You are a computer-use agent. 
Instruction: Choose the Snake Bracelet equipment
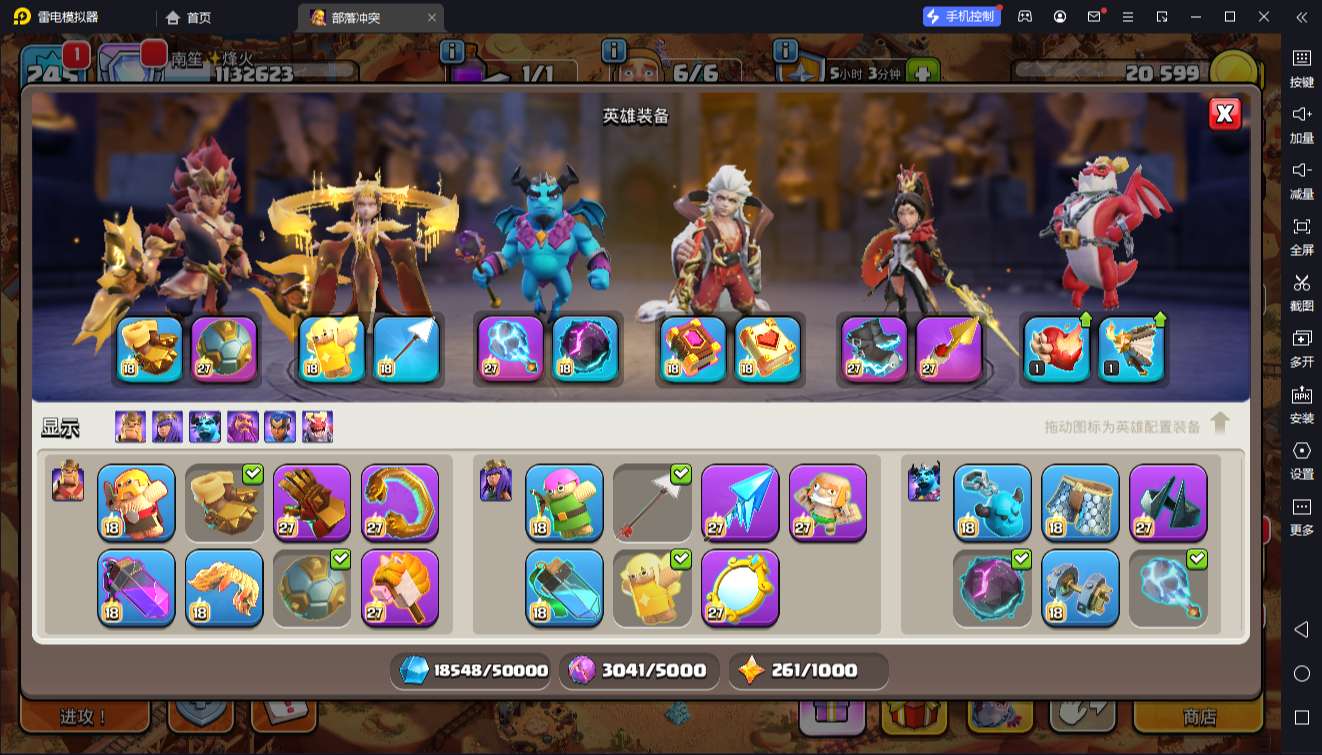click(x=400, y=502)
